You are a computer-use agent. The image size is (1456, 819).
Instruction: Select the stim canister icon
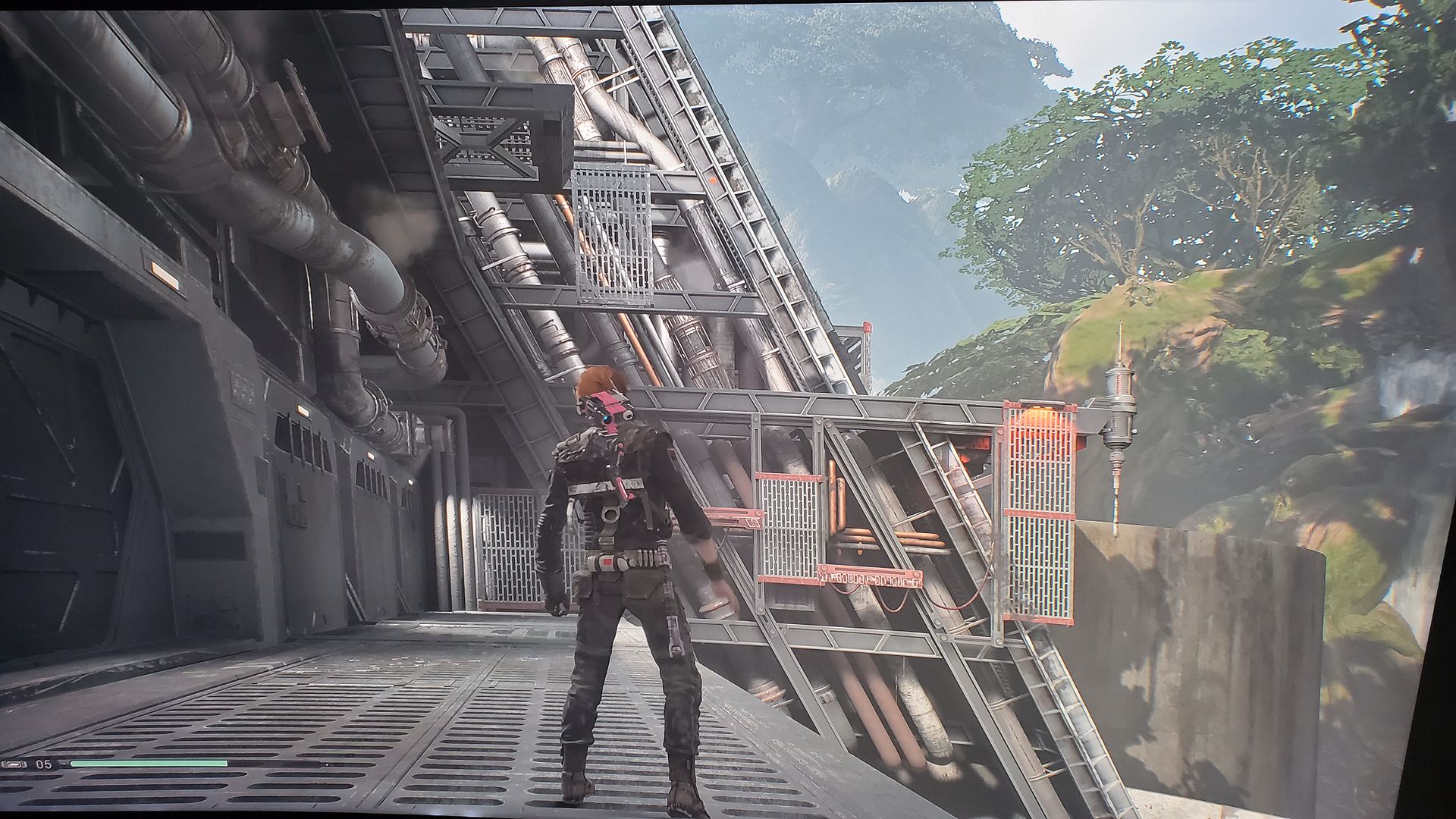tap(14, 764)
